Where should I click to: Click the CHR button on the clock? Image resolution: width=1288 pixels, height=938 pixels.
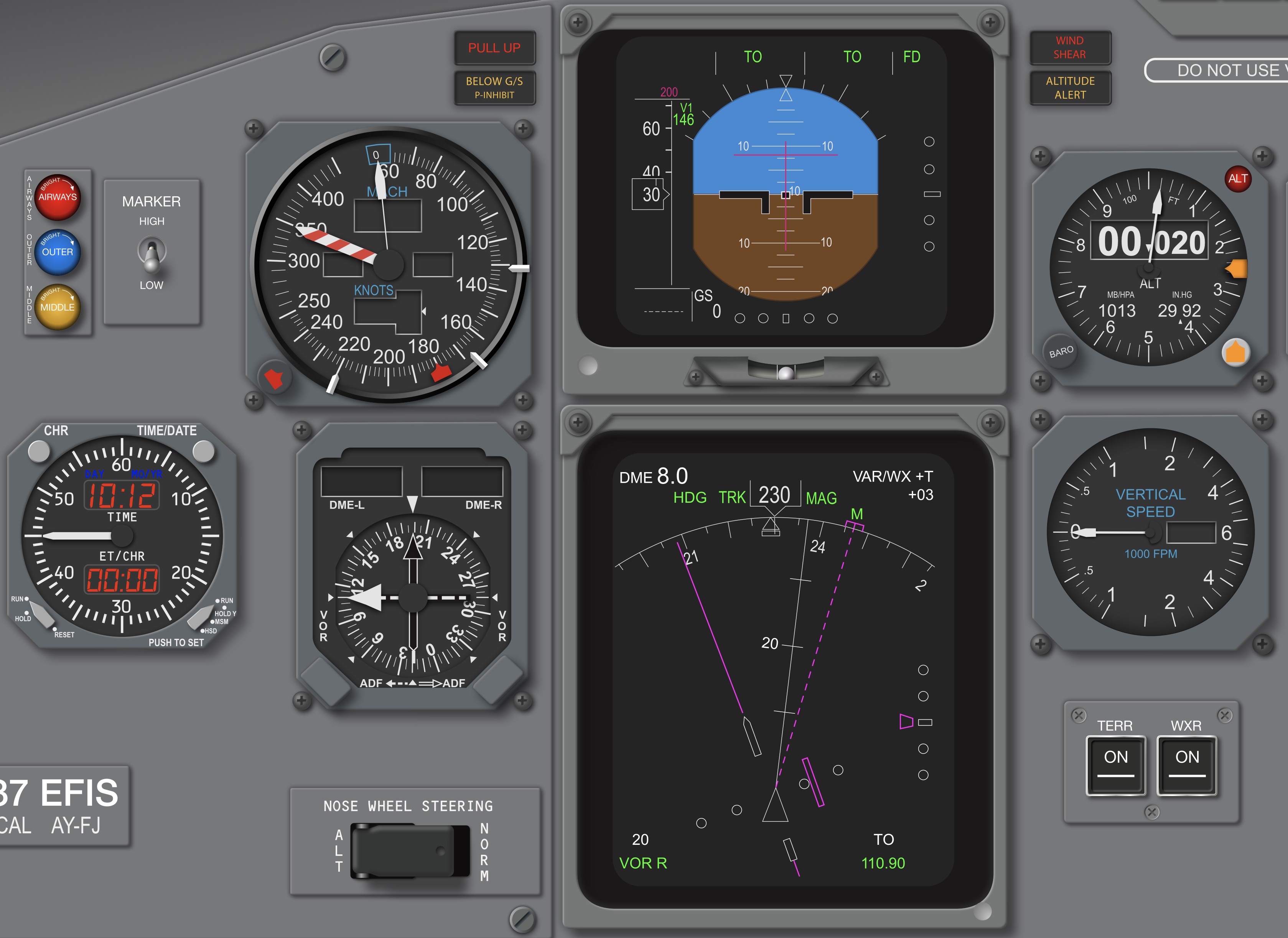[x=39, y=451]
